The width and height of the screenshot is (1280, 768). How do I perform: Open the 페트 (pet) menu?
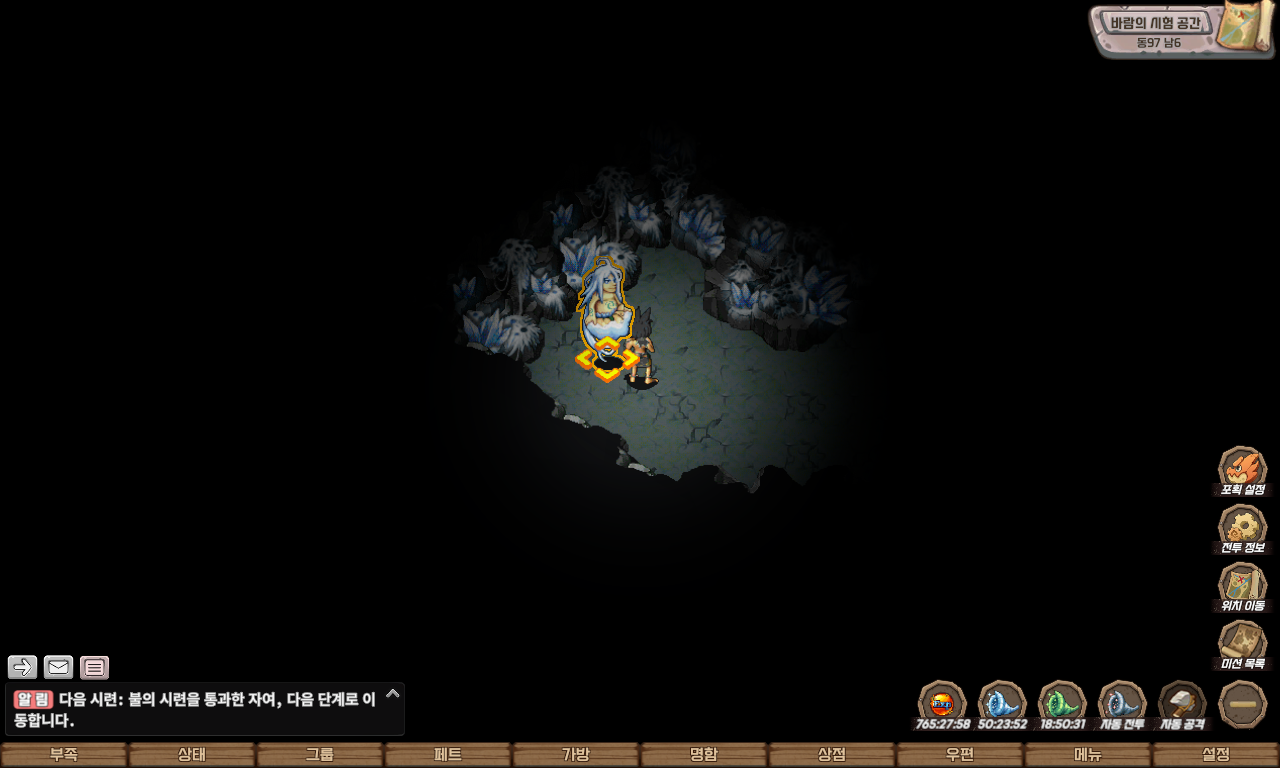tap(448, 755)
